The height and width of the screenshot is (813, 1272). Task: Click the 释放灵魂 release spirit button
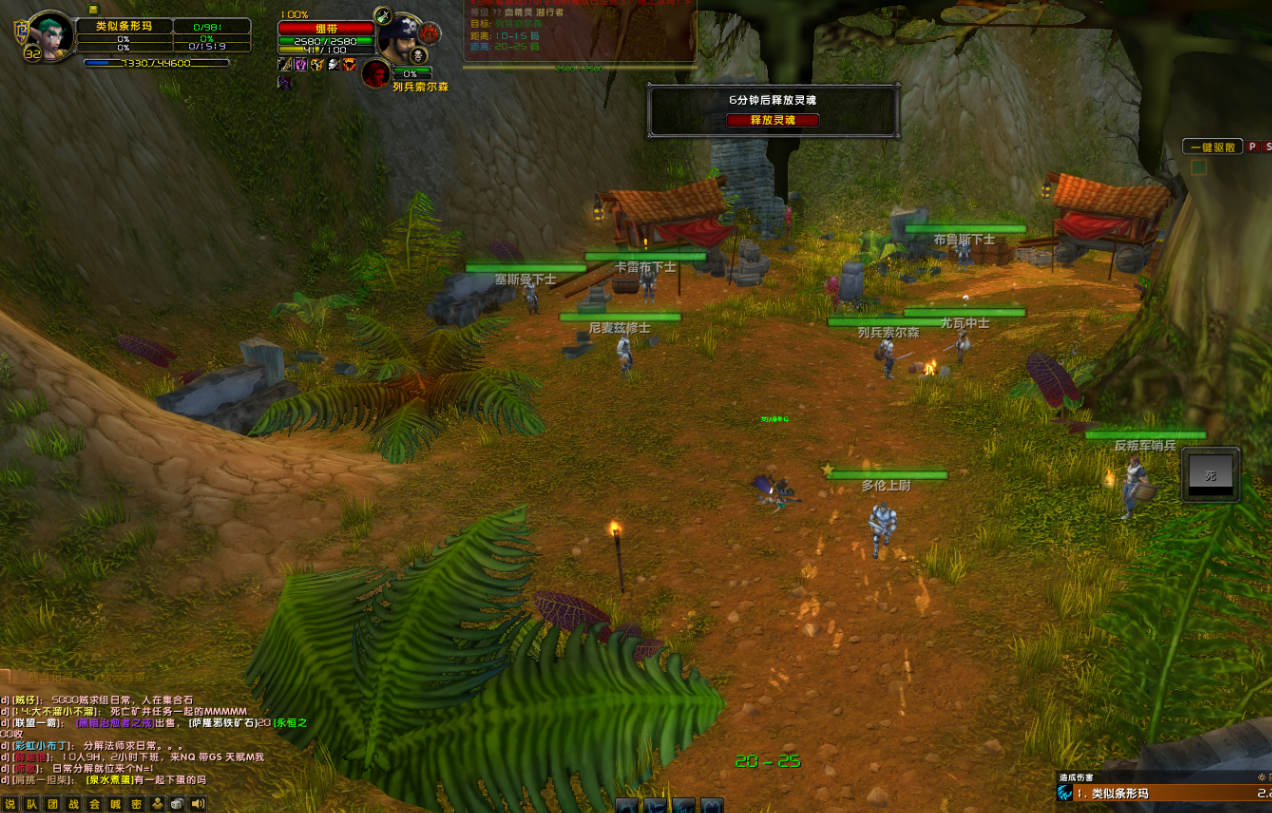772,120
